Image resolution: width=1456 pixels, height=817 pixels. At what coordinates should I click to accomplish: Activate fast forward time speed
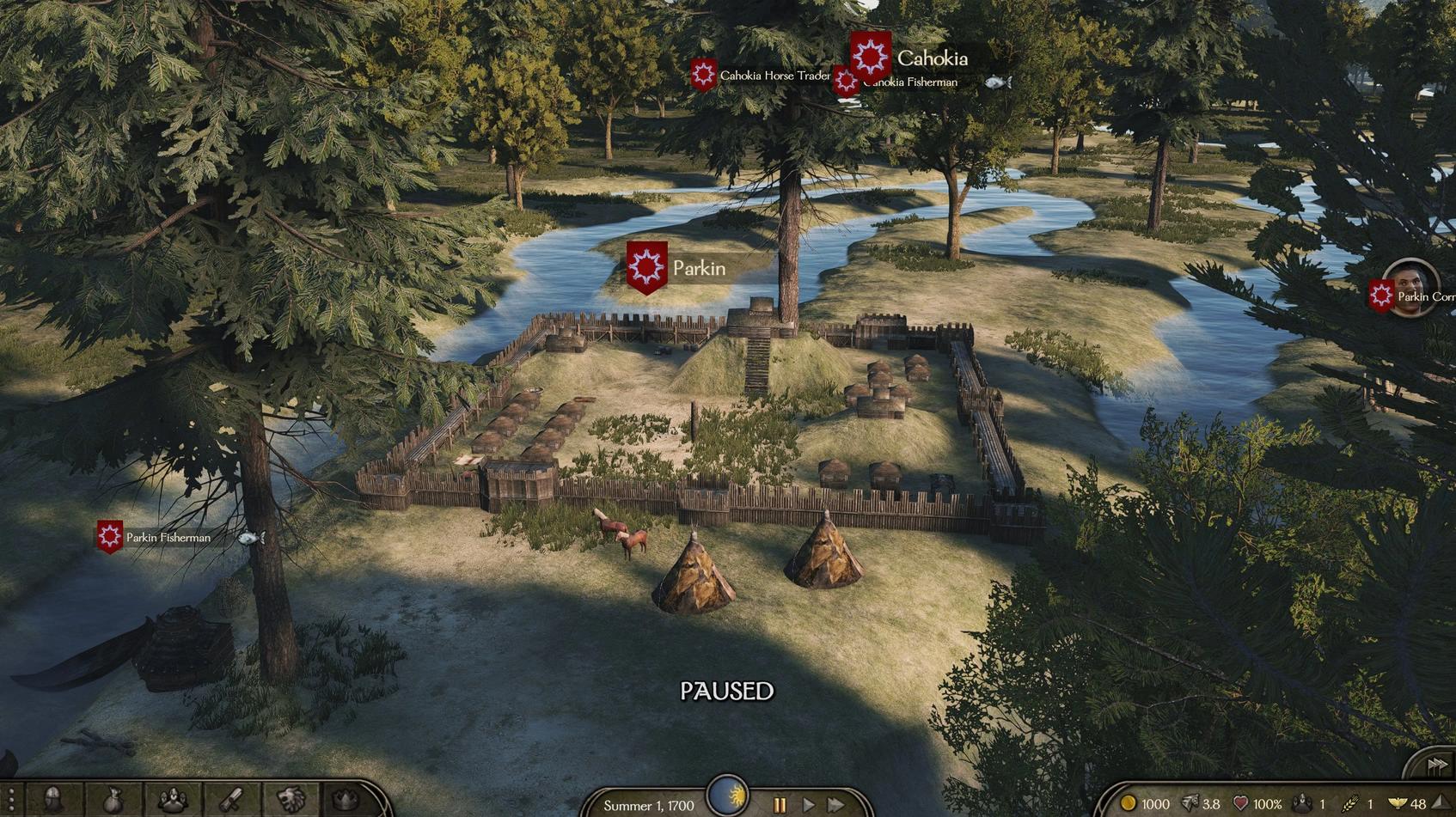click(x=836, y=805)
